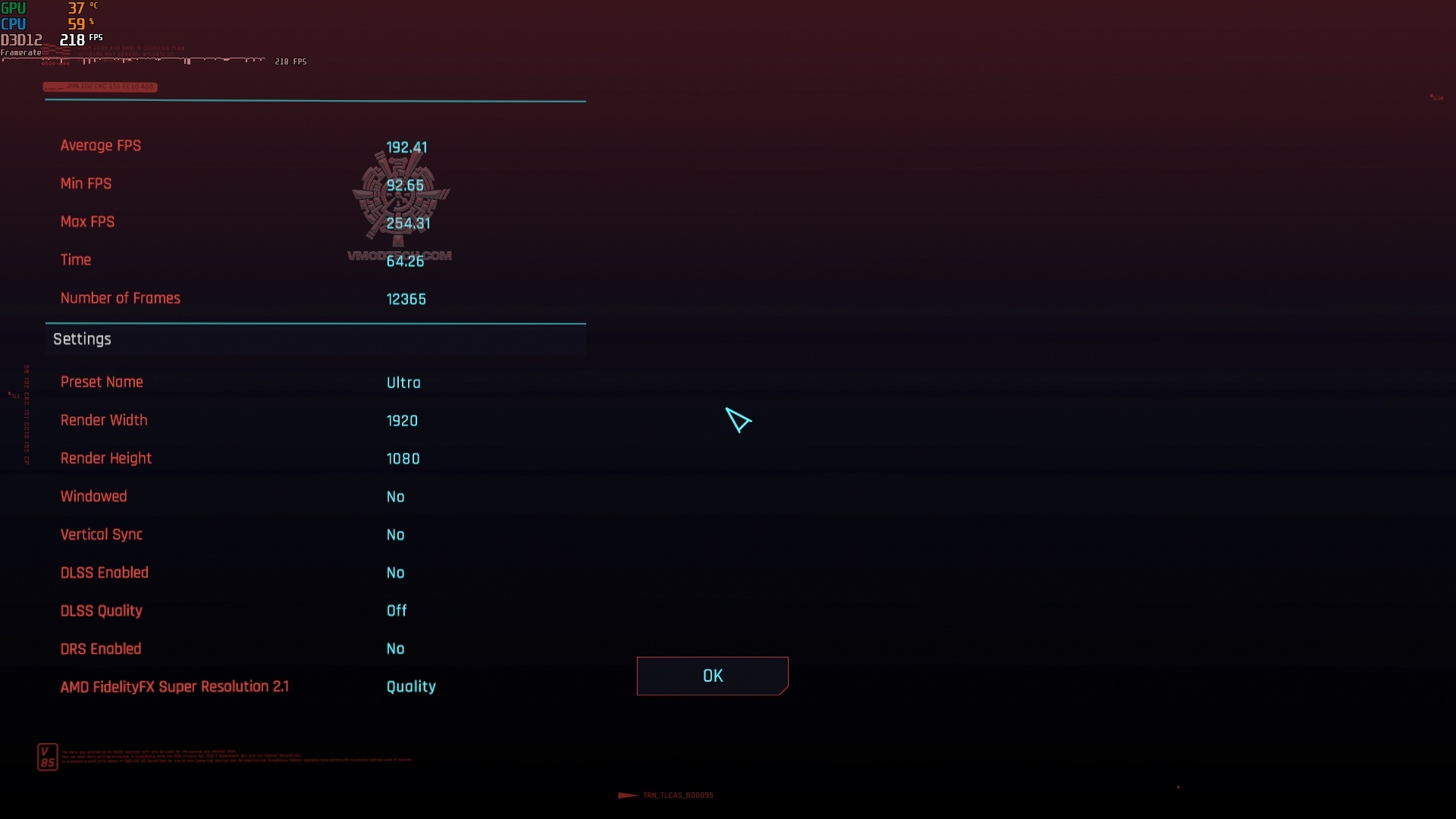Open the Preset Name selector showing Ultra
1456x819 pixels.
click(403, 382)
